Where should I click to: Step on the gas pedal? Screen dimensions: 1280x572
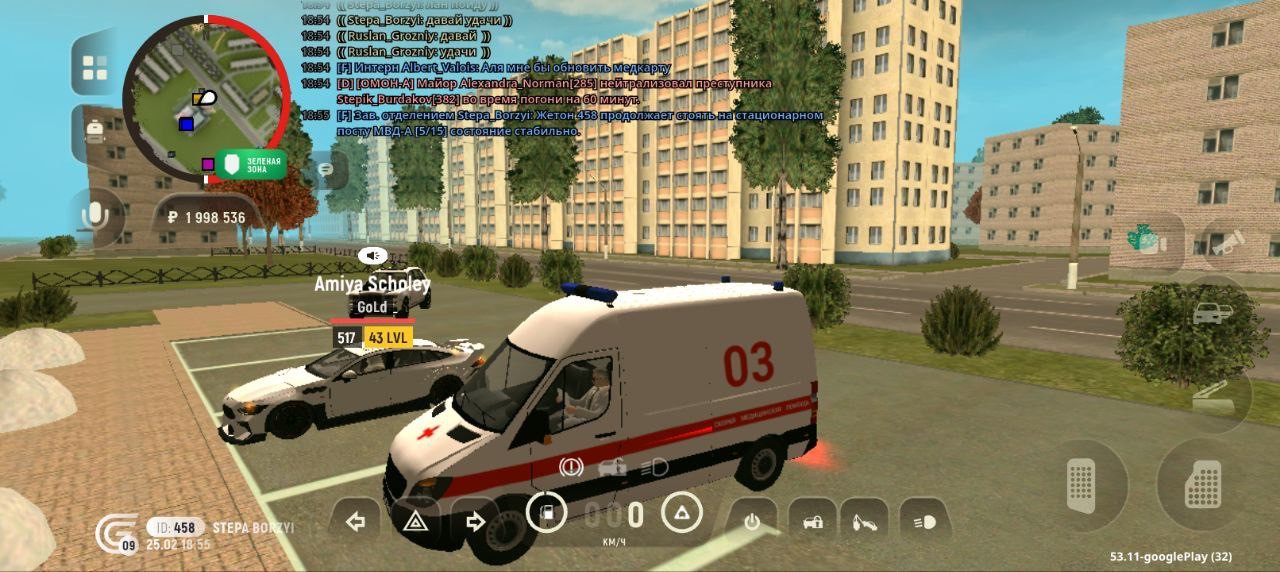1202,484
